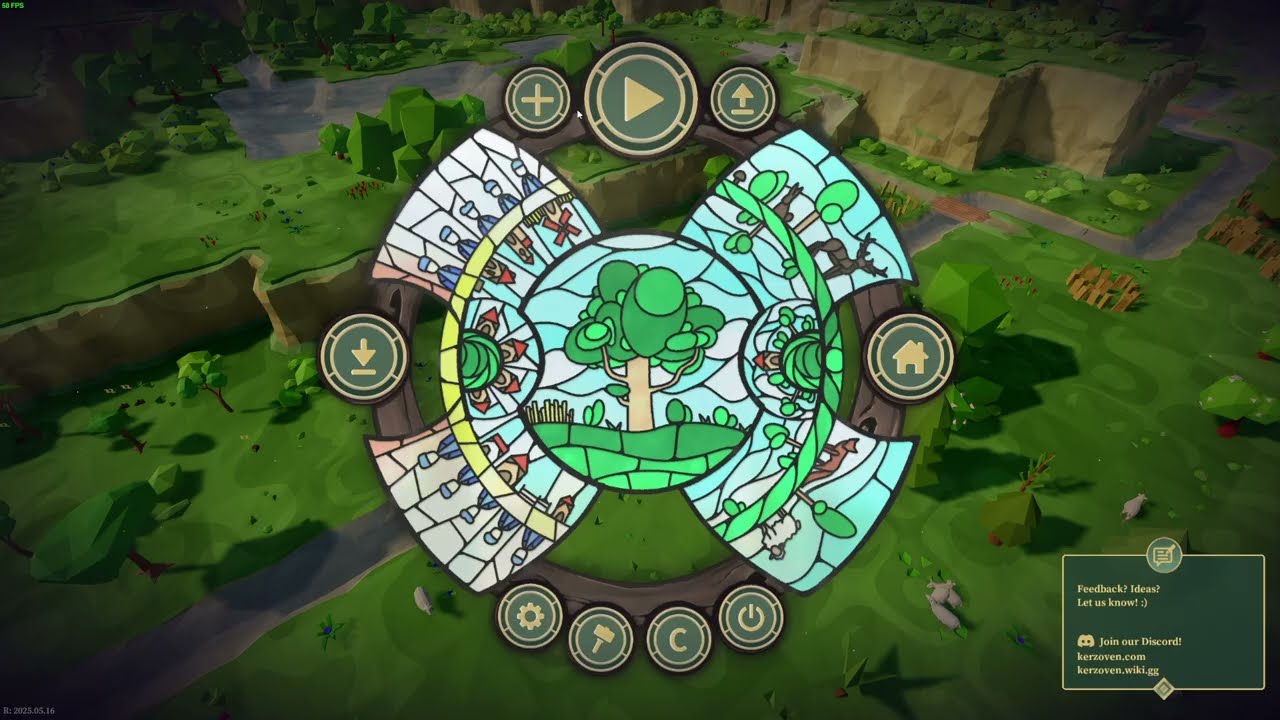1280x720 pixels.
Task: Select the central tree stained-glass panel
Action: click(636, 358)
